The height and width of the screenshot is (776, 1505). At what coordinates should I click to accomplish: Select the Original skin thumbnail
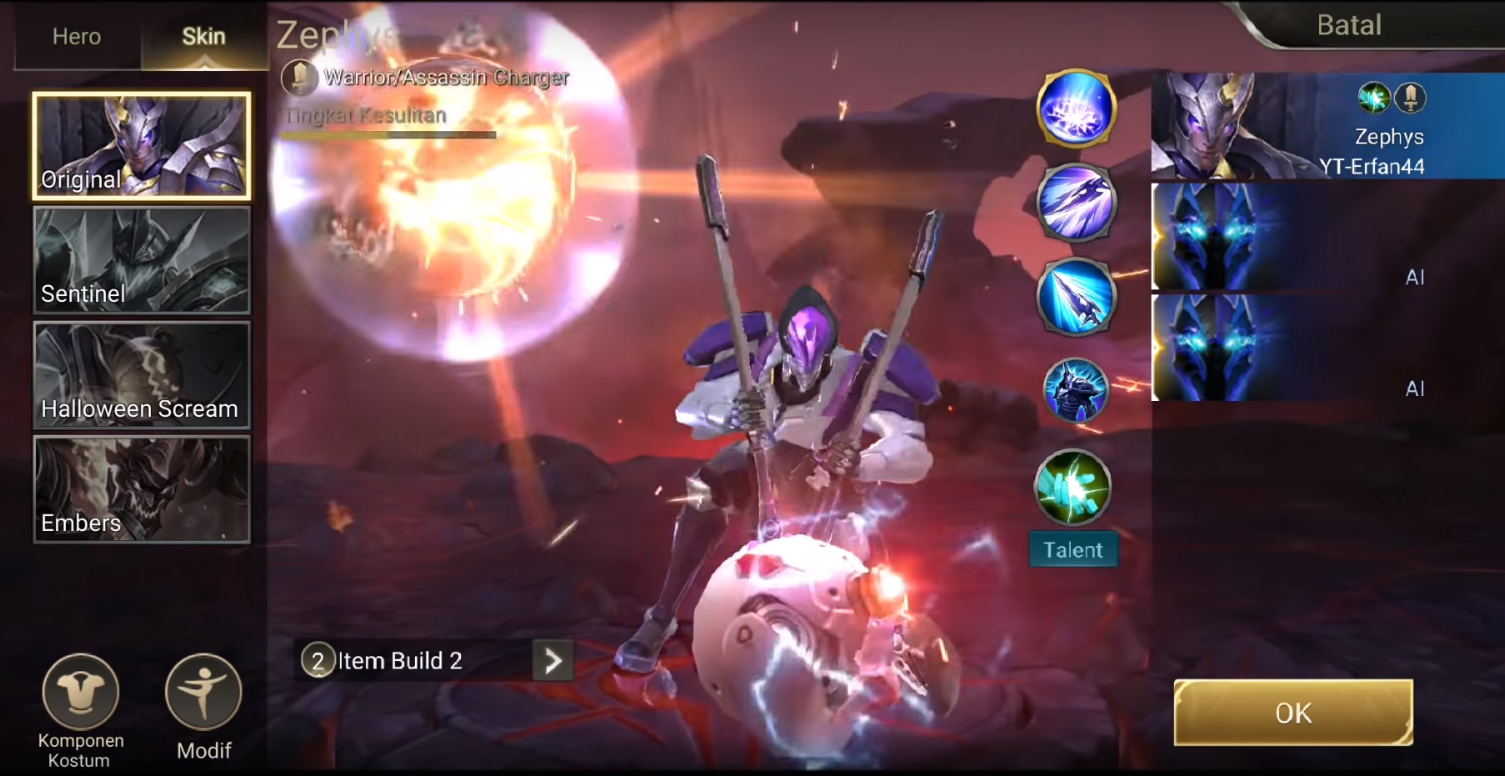[x=141, y=146]
